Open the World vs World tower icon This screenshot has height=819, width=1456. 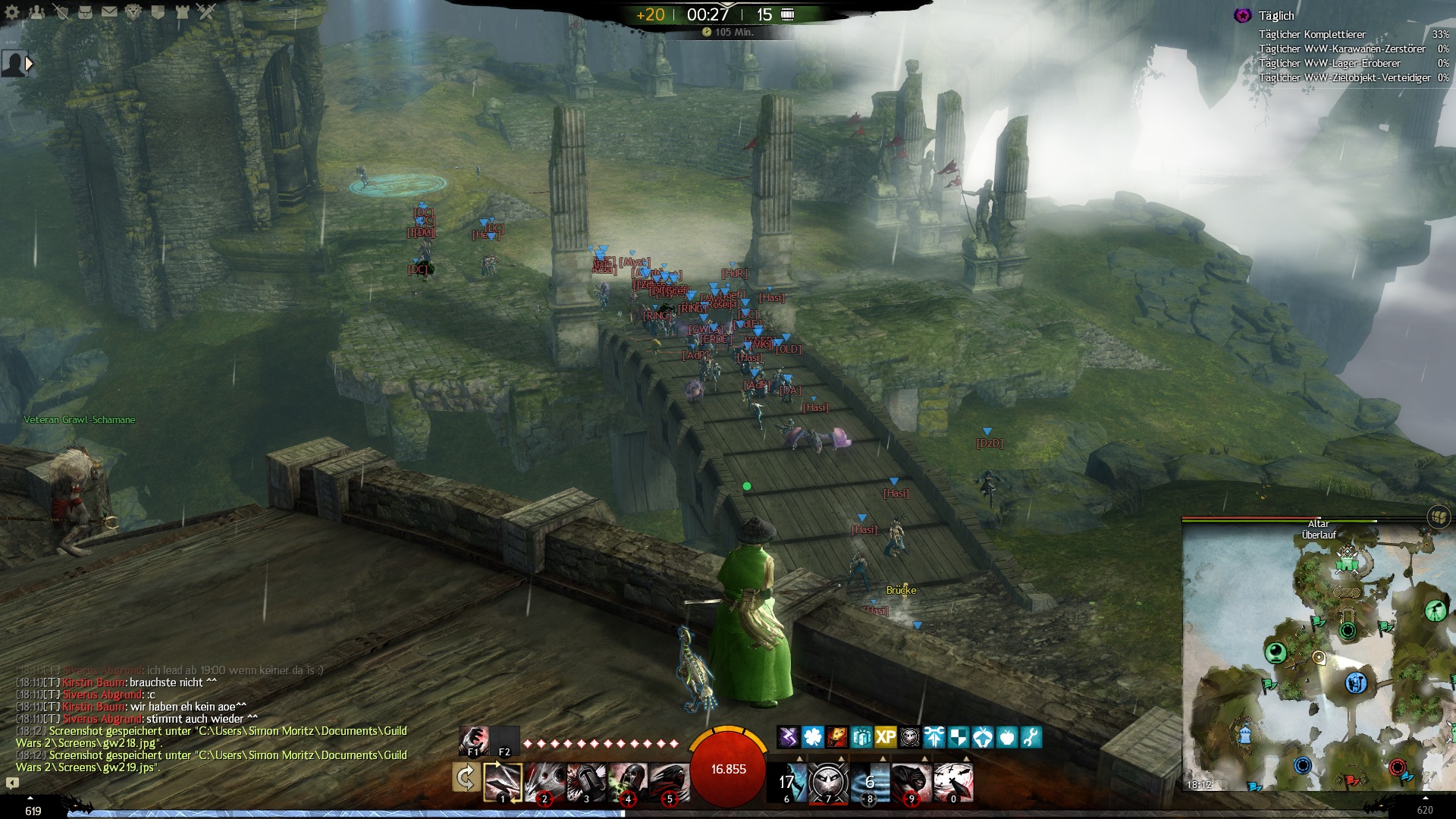coord(182,12)
